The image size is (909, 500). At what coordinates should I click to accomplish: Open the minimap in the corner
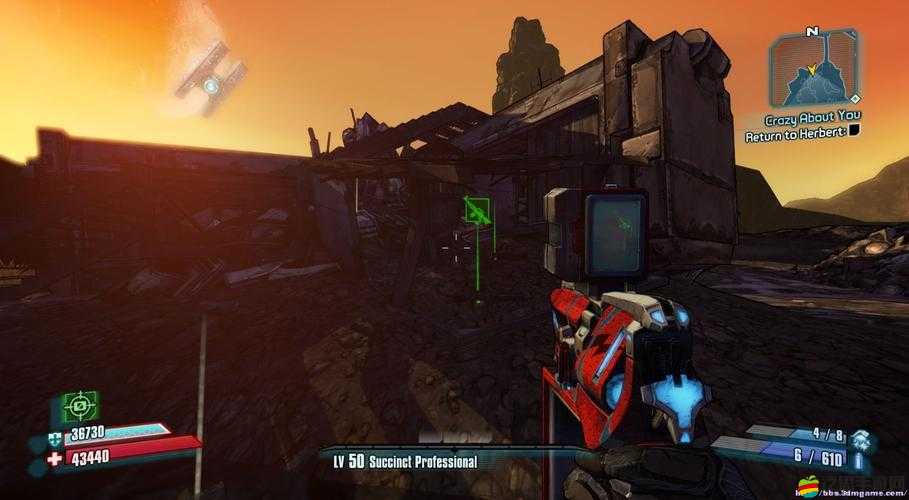814,69
